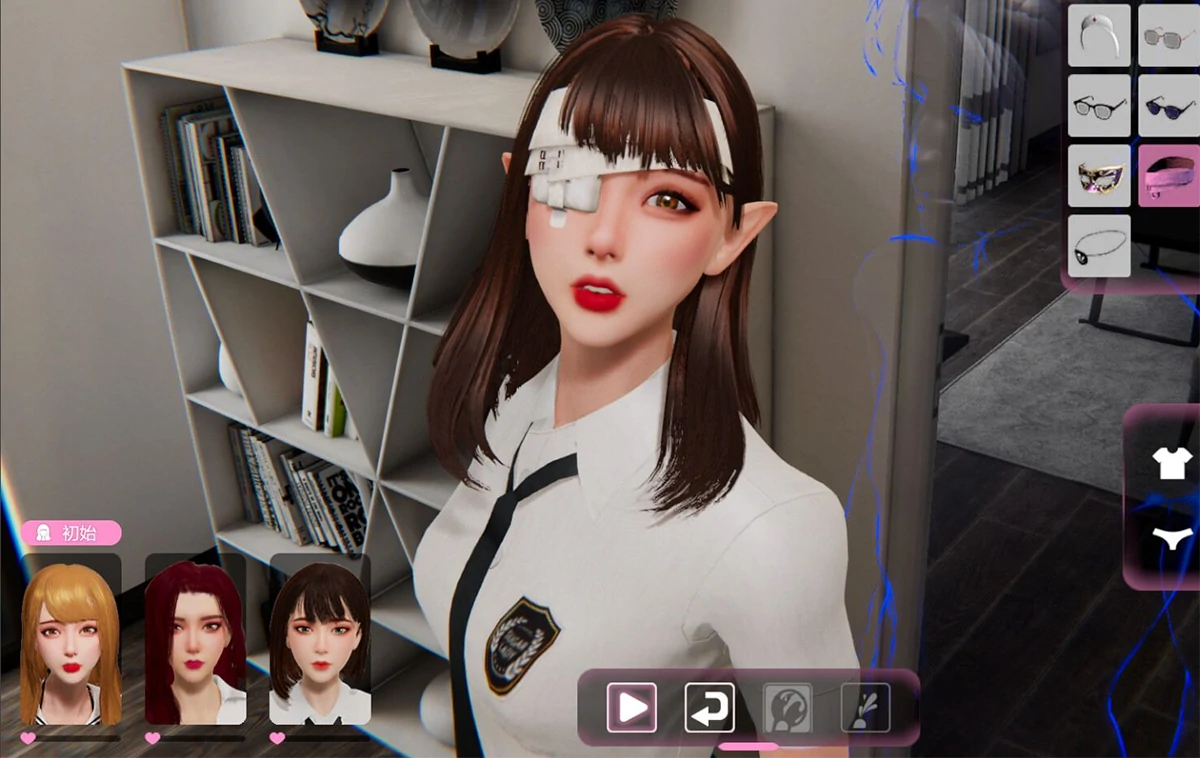This screenshot has width=1200, height=758.
Task: Choose the black-framed clear glasses
Action: pos(1099,106)
